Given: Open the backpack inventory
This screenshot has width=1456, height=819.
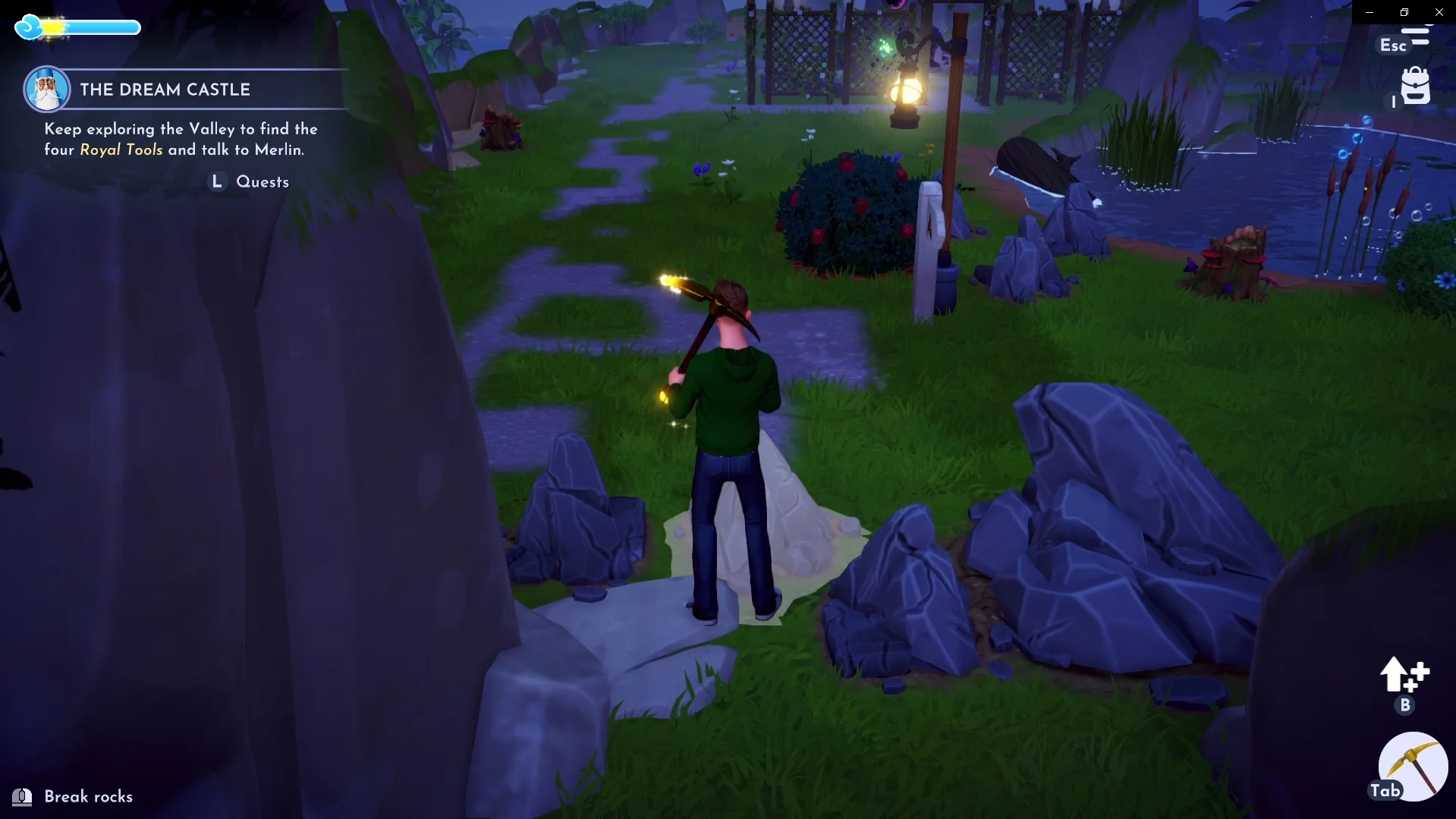Looking at the screenshot, I should click(1415, 86).
